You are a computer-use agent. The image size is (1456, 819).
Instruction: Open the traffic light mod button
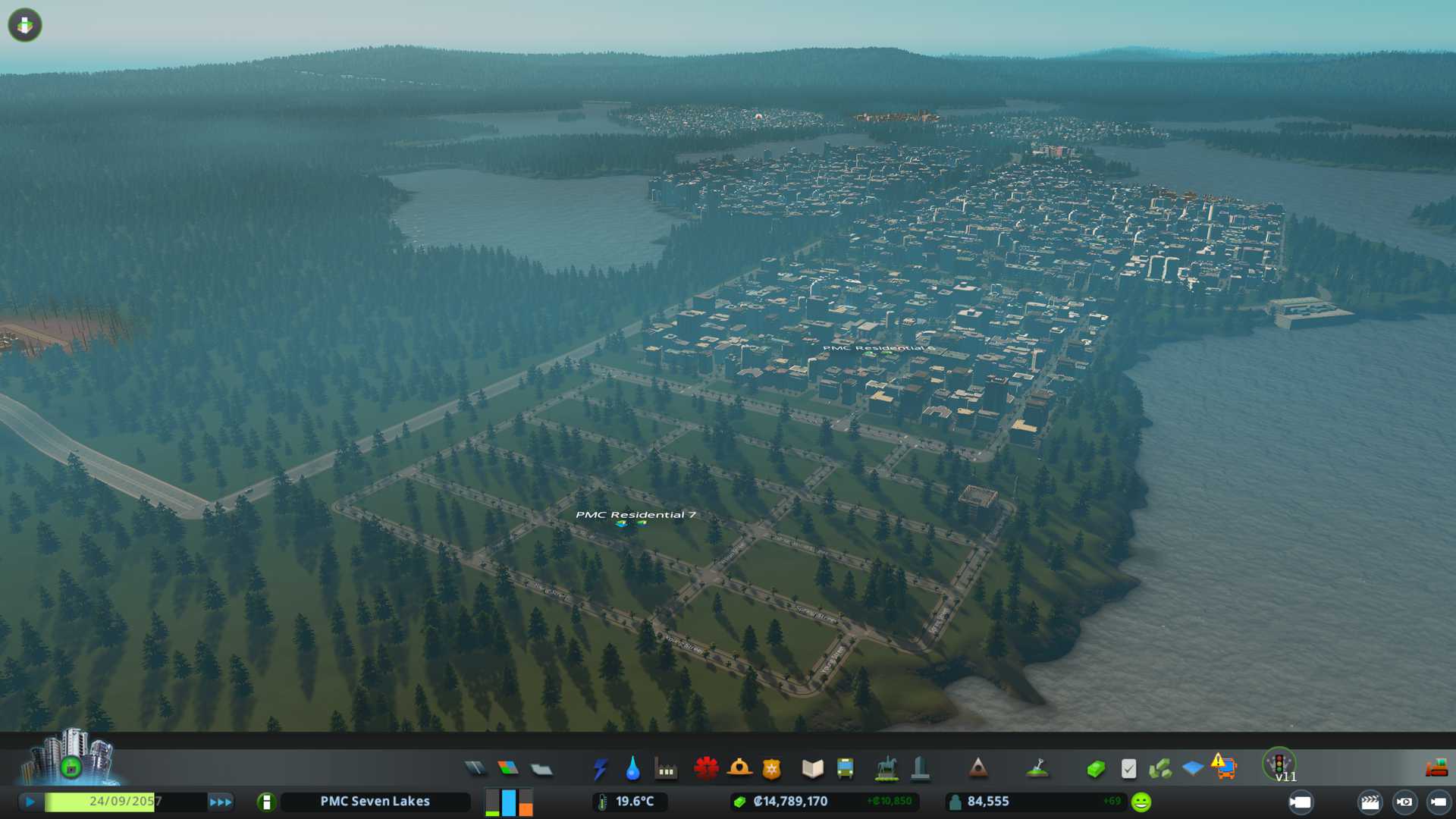(x=1279, y=764)
